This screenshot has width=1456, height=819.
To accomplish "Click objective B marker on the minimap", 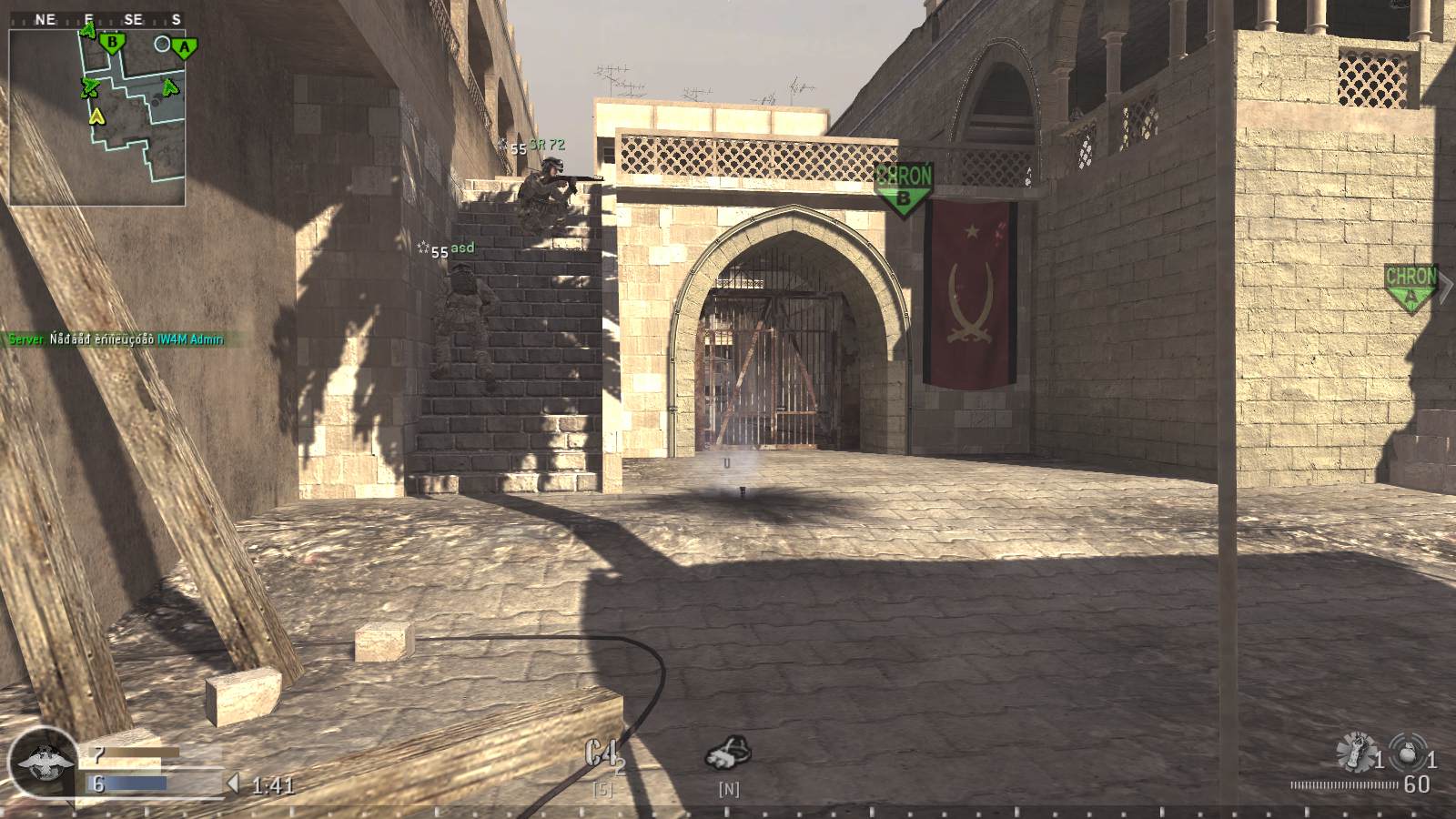I will [x=111, y=40].
